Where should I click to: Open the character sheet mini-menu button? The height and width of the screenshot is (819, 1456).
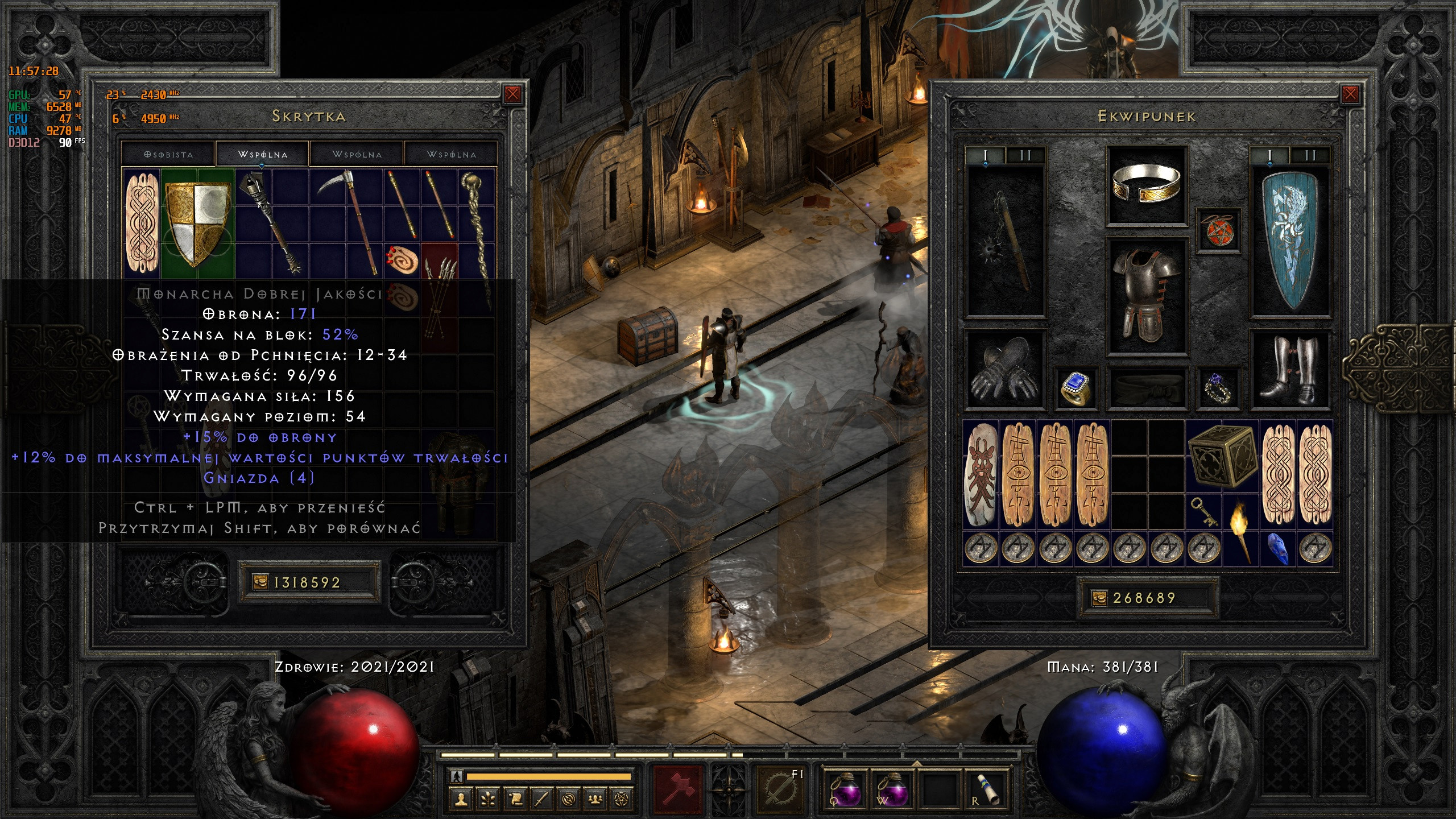pos(461,799)
